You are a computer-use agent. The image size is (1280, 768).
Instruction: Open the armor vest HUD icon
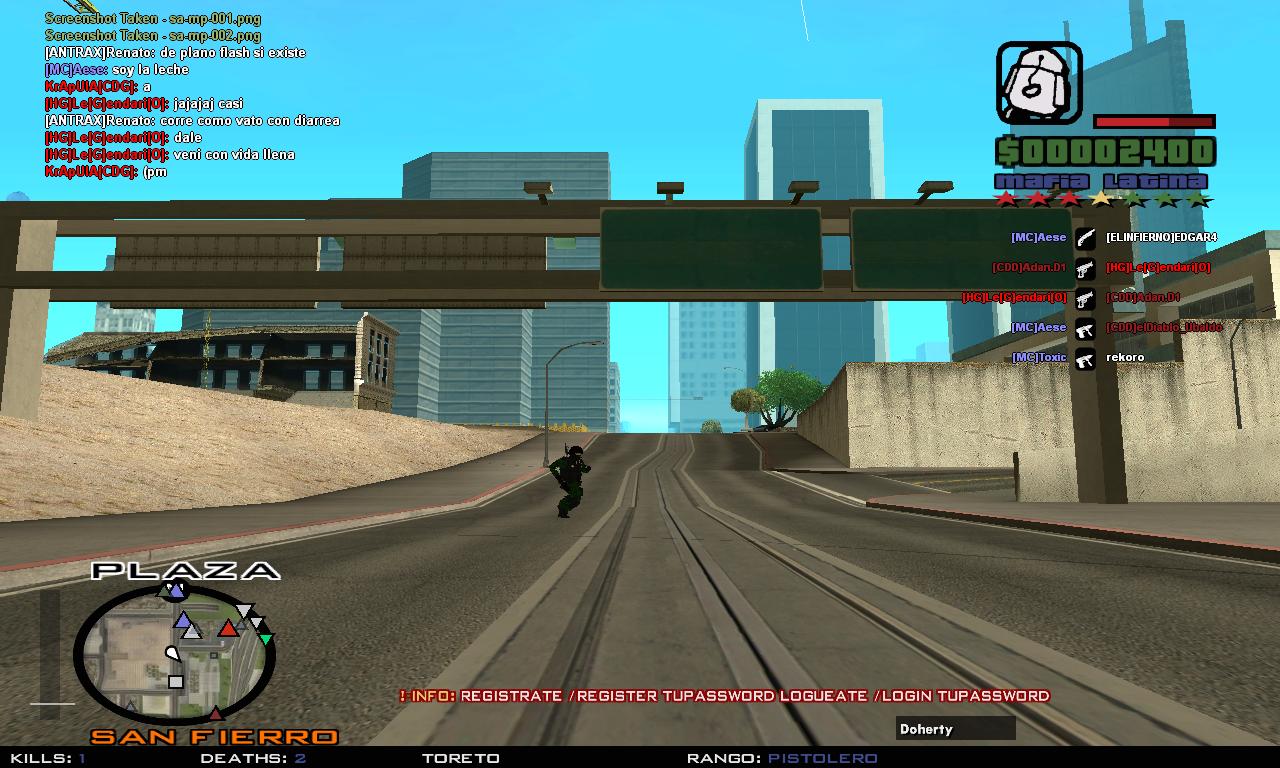click(1036, 80)
